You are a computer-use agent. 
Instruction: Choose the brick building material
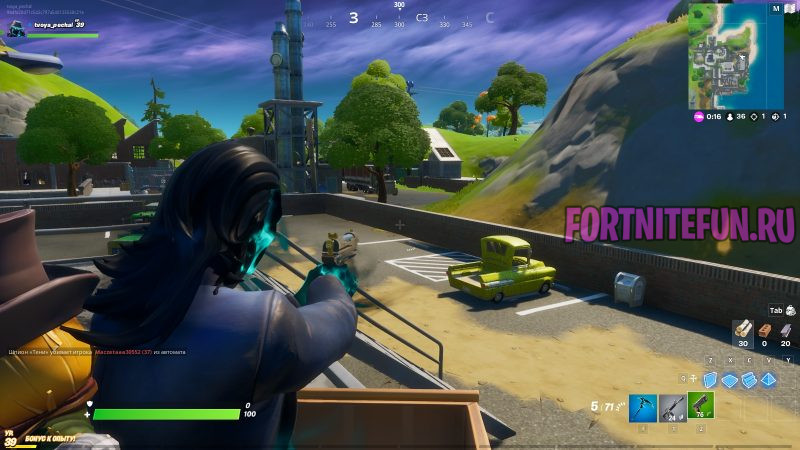[764, 329]
